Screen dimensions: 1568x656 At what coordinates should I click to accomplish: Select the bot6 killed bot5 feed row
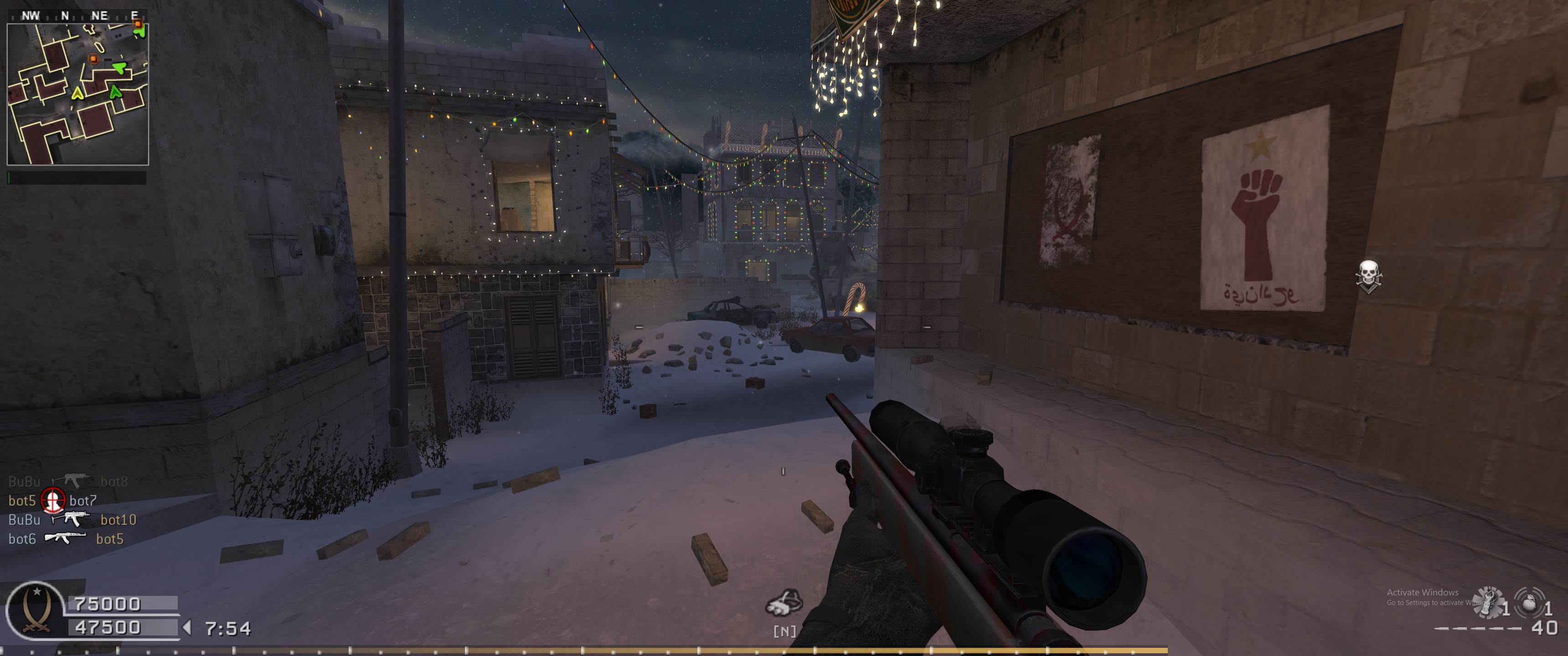66,538
